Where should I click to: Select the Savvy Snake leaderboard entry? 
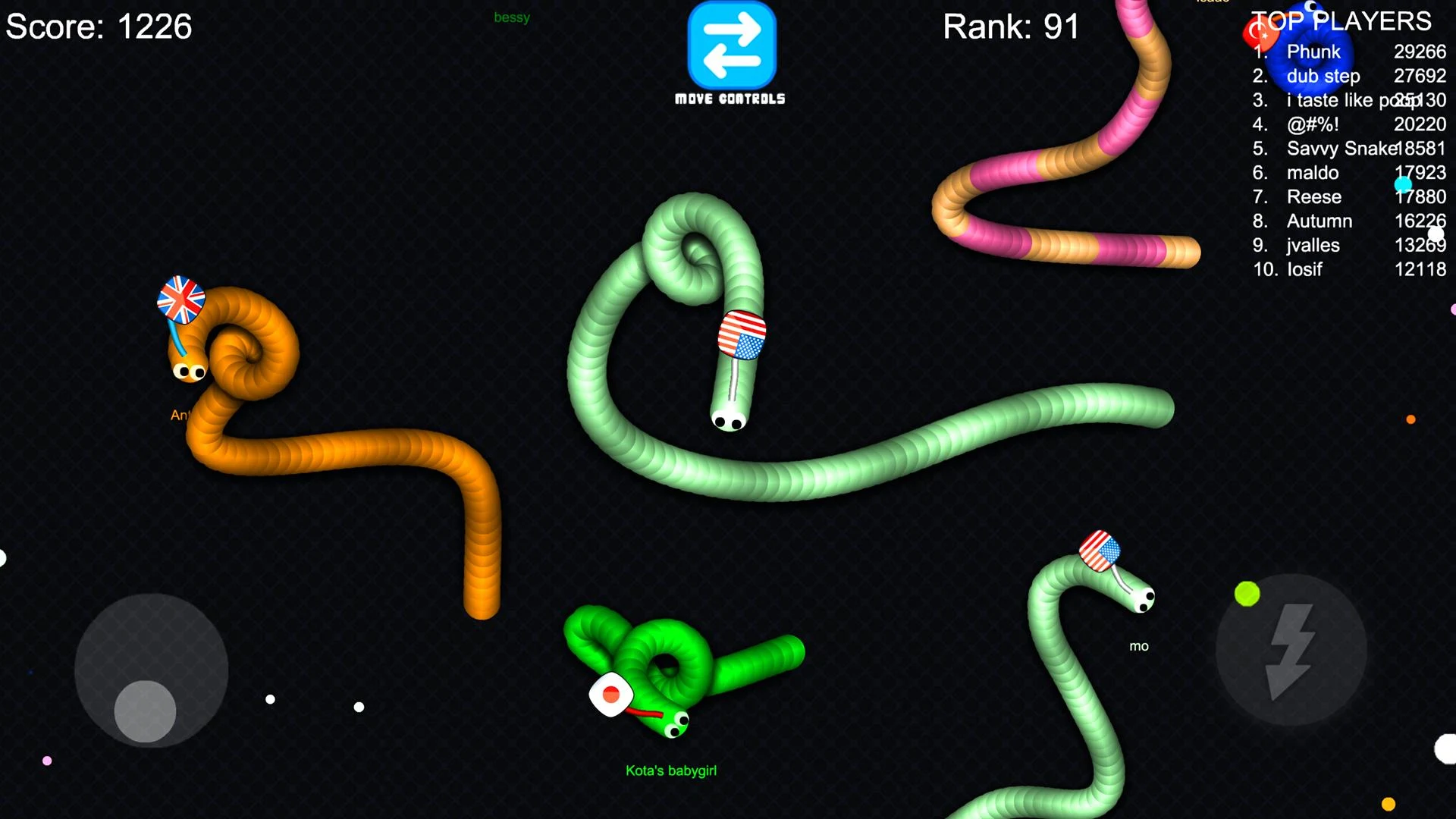(1341, 149)
